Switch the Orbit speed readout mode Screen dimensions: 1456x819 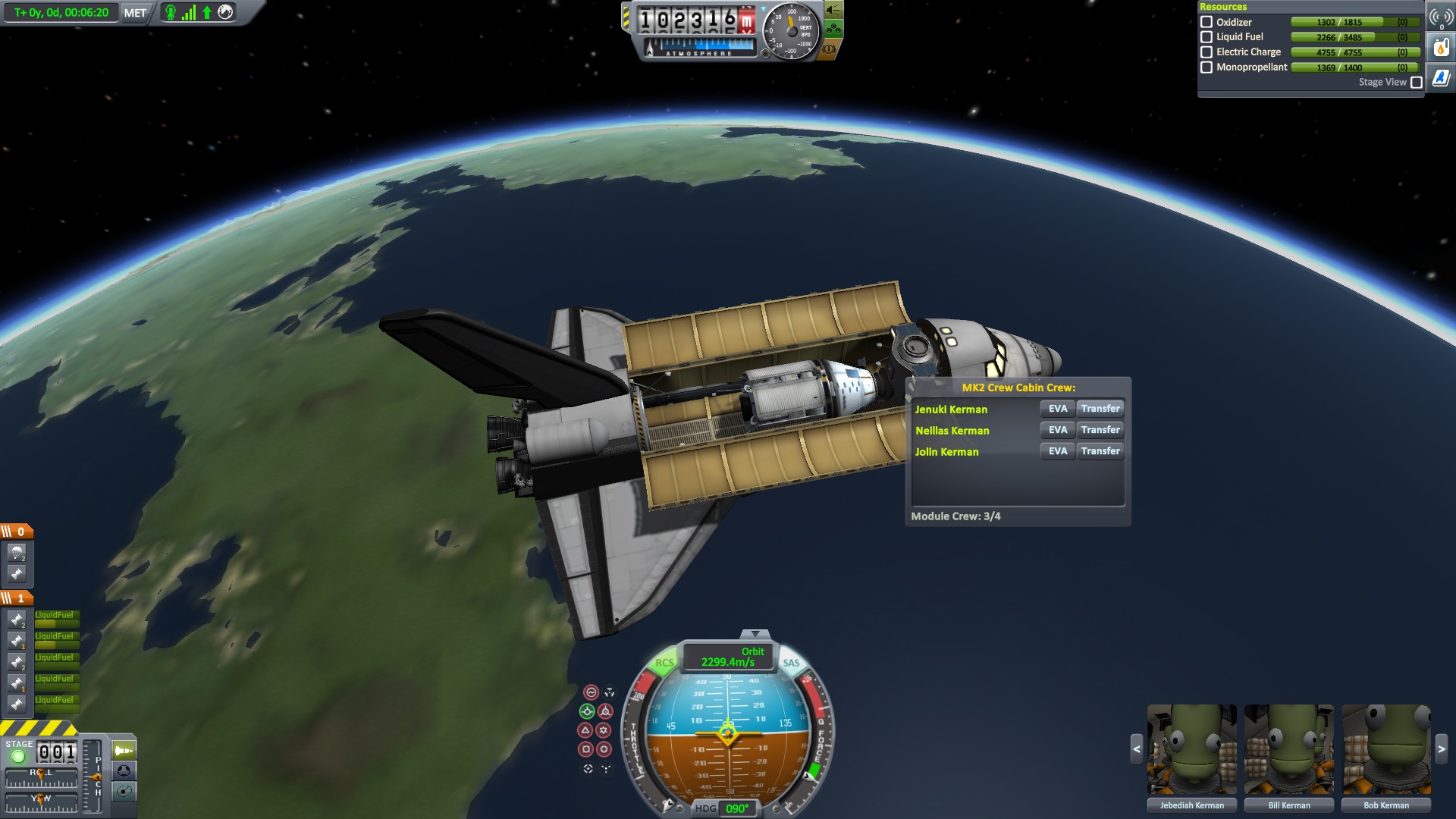pos(728,657)
